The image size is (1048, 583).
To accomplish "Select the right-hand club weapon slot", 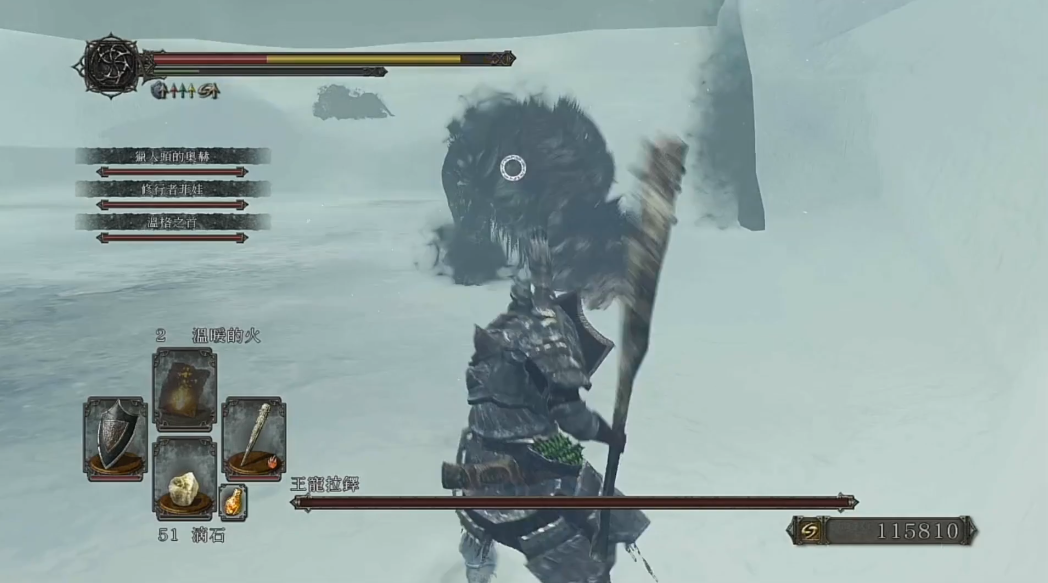I will [x=253, y=438].
